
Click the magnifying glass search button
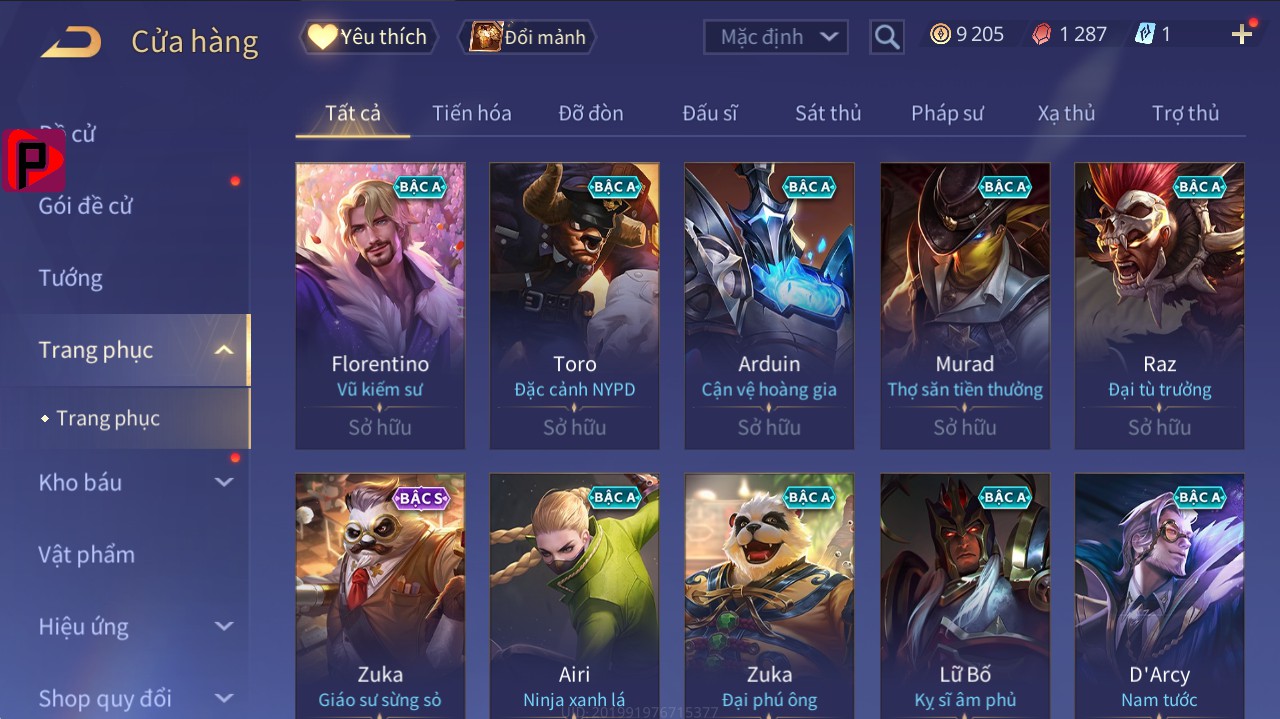(886, 38)
